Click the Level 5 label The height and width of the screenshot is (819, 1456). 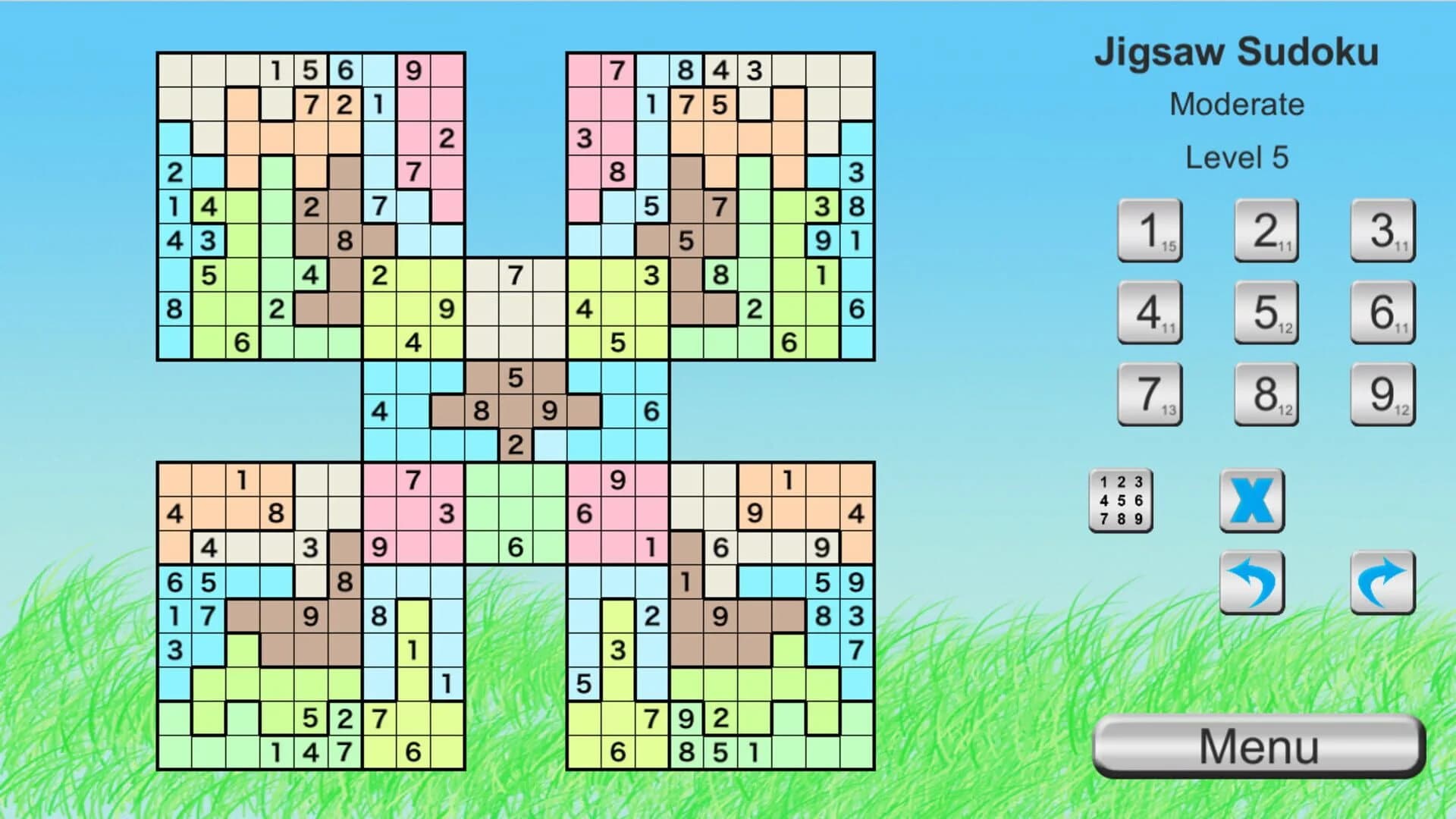point(1238,156)
